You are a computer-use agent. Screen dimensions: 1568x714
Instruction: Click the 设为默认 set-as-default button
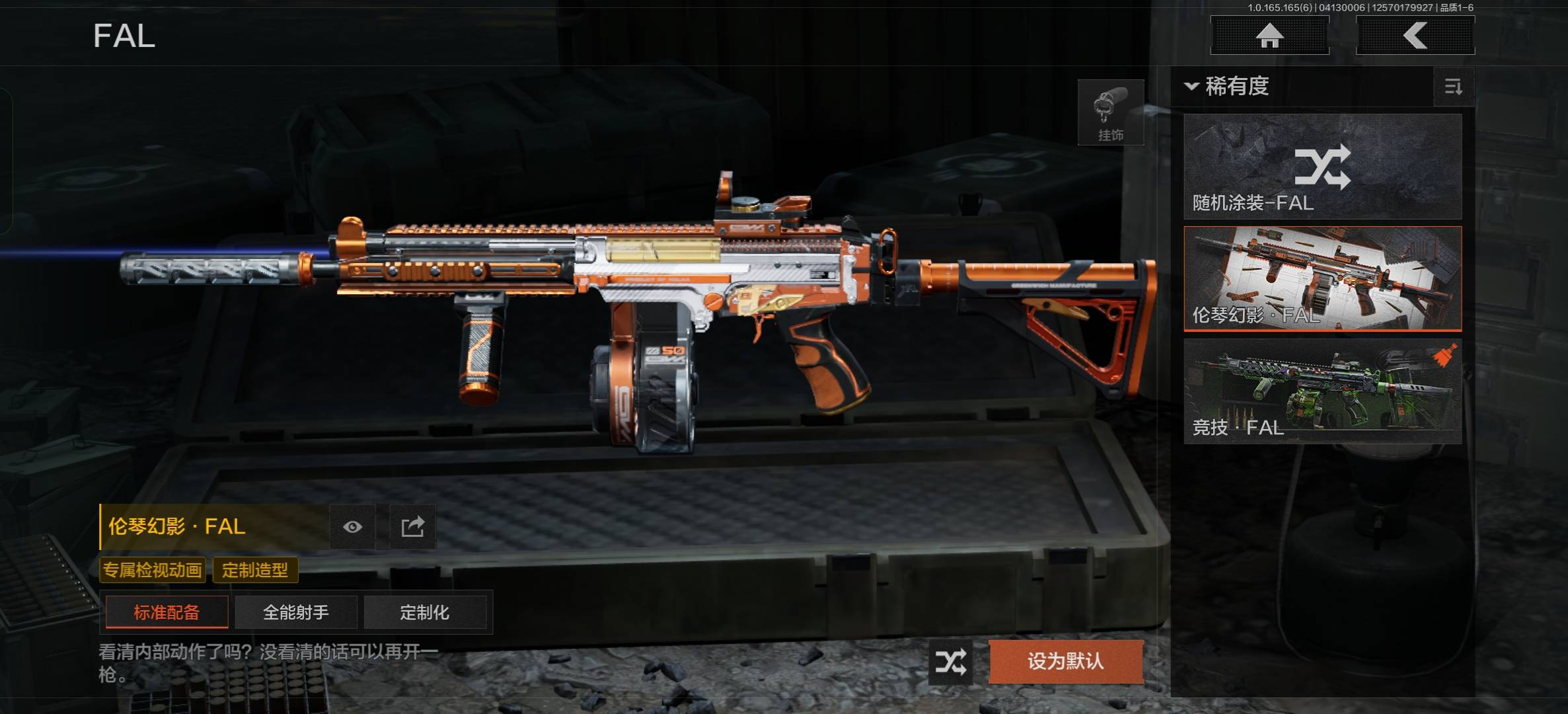tap(1065, 661)
